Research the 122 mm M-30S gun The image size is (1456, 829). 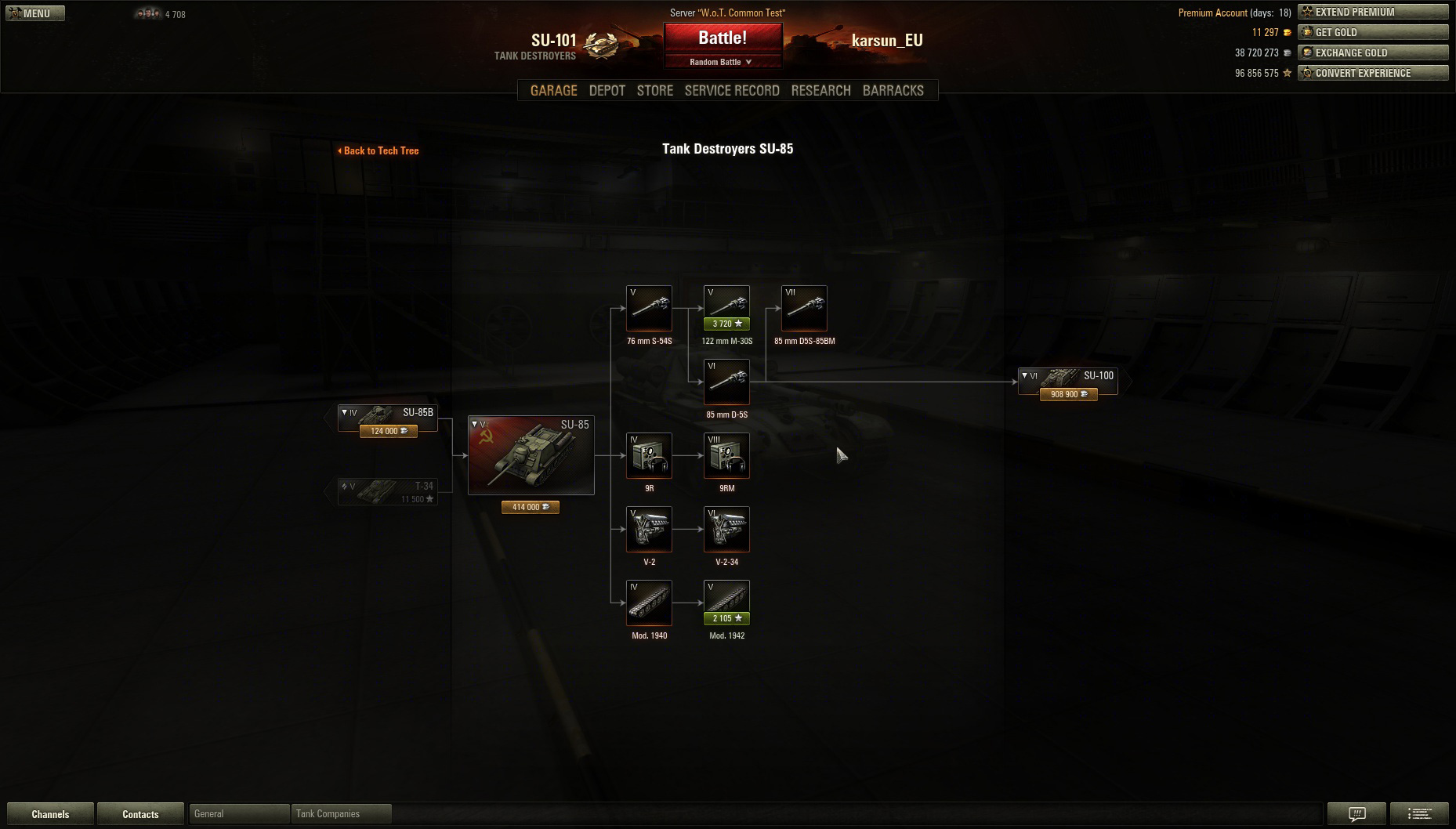click(x=726, y=308)
